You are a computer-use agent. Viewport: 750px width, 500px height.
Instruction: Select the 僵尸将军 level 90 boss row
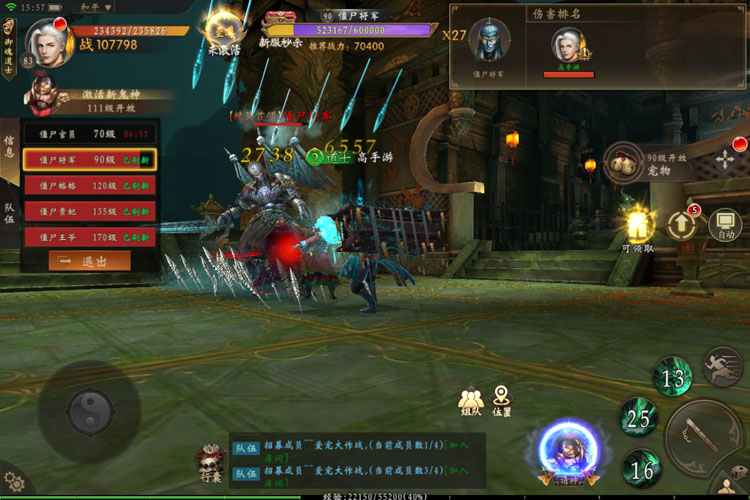pos(90,159)
